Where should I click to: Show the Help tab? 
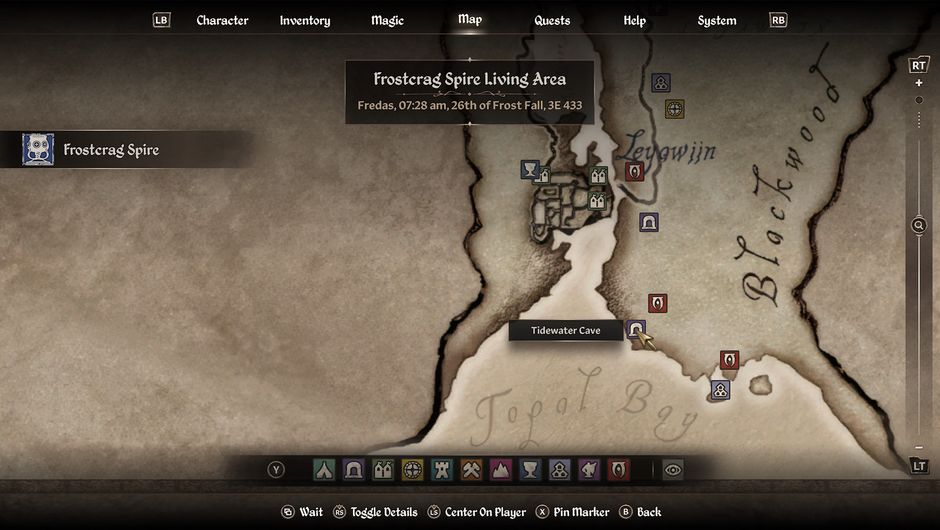pyautogui.click(x=634, y=20)
